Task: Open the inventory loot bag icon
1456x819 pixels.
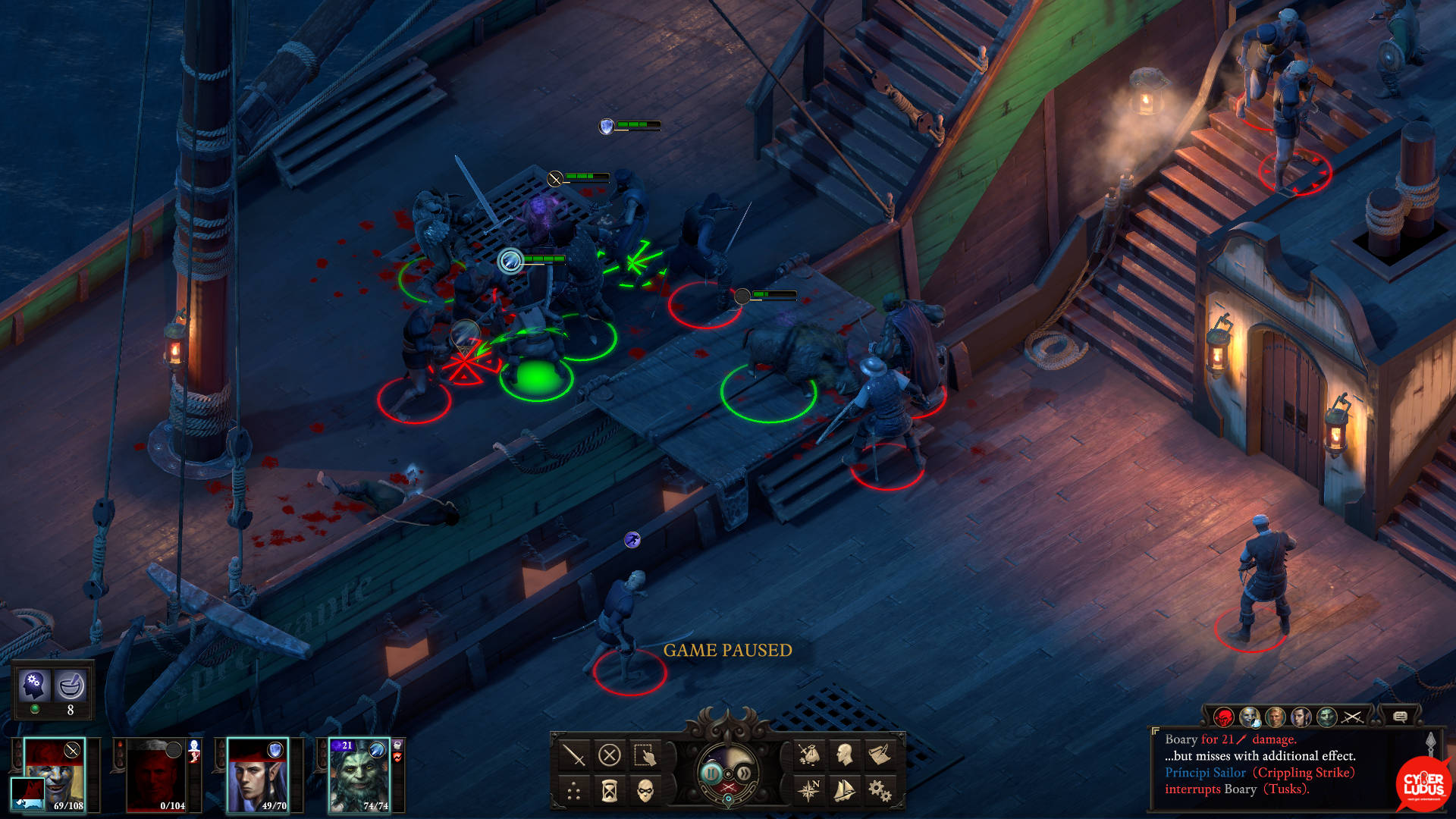Action: (x=809, y=755)
